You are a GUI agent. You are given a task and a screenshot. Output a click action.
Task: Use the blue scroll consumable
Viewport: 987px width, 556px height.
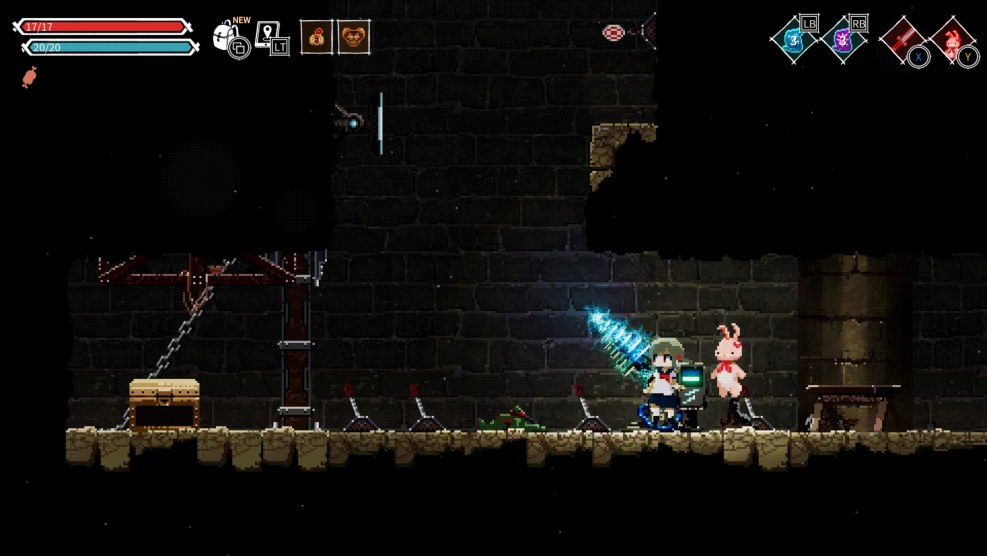(794, 40)
